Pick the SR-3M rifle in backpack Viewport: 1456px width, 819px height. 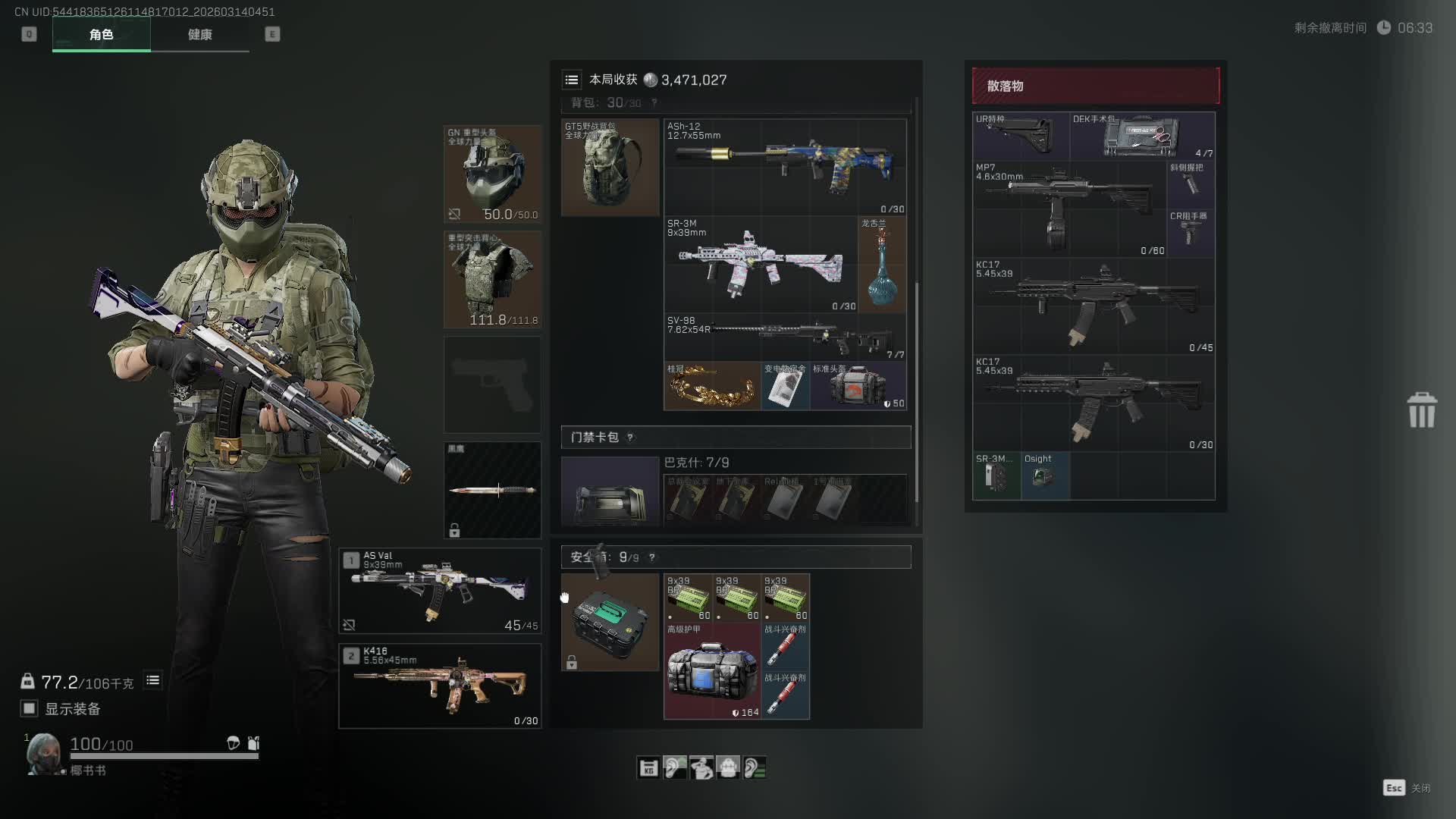pos(760,265)
